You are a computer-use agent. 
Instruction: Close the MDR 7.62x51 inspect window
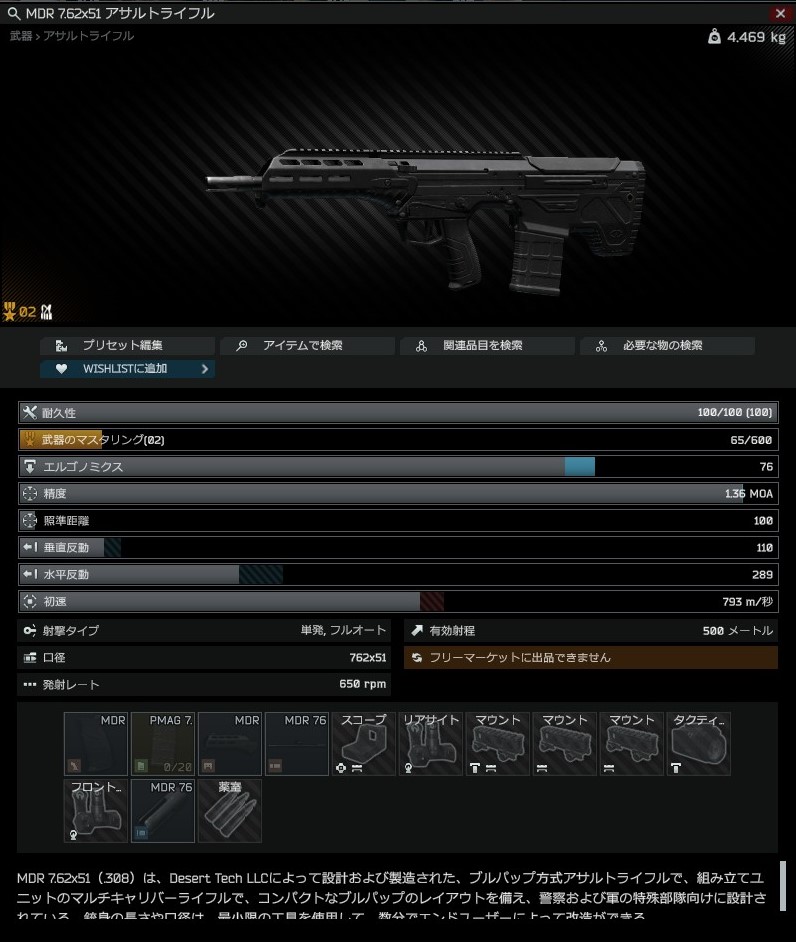[780, 13]
